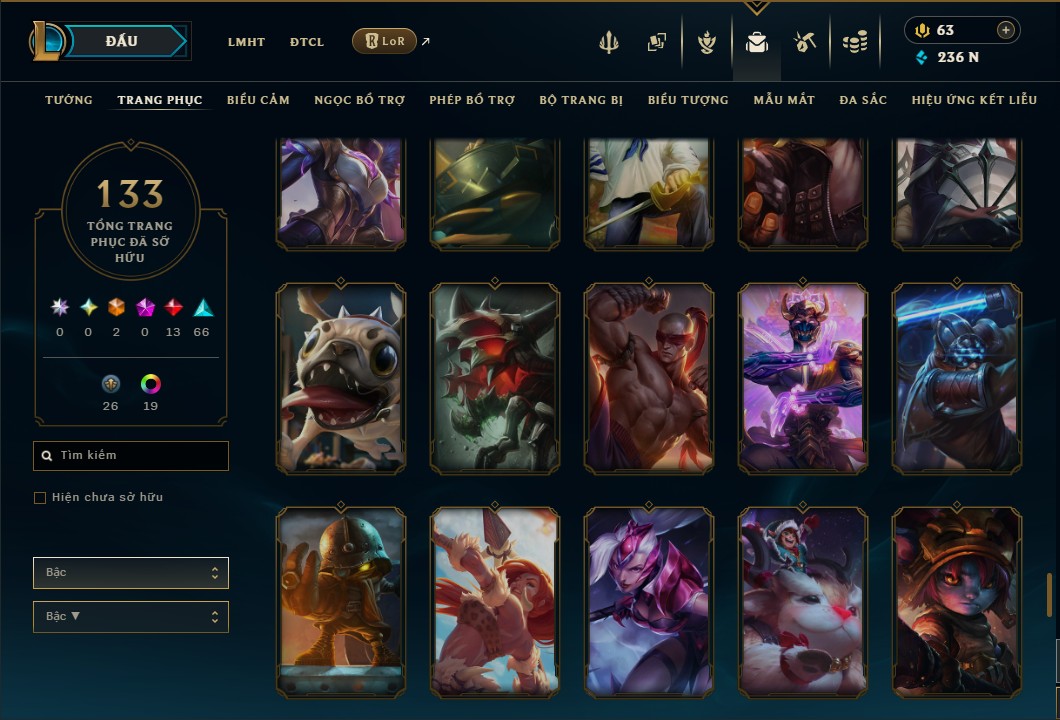Open the store coins icon

tap(854, 42)
